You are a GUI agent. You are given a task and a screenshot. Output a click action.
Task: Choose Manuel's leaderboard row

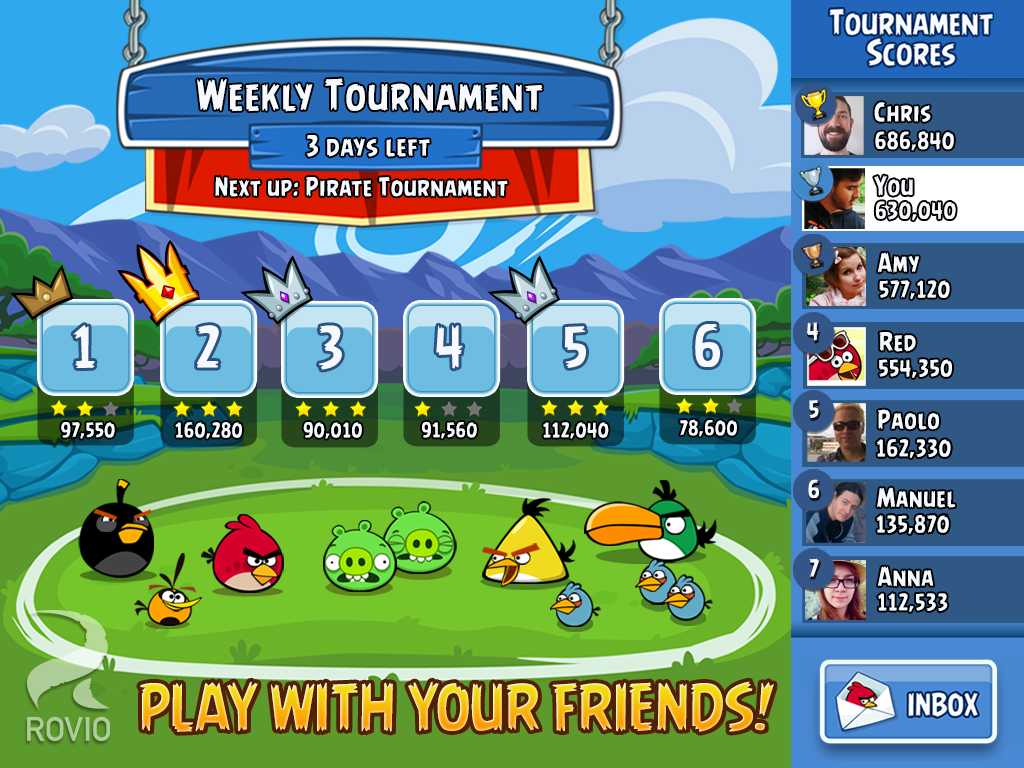[x=910, y=510]
